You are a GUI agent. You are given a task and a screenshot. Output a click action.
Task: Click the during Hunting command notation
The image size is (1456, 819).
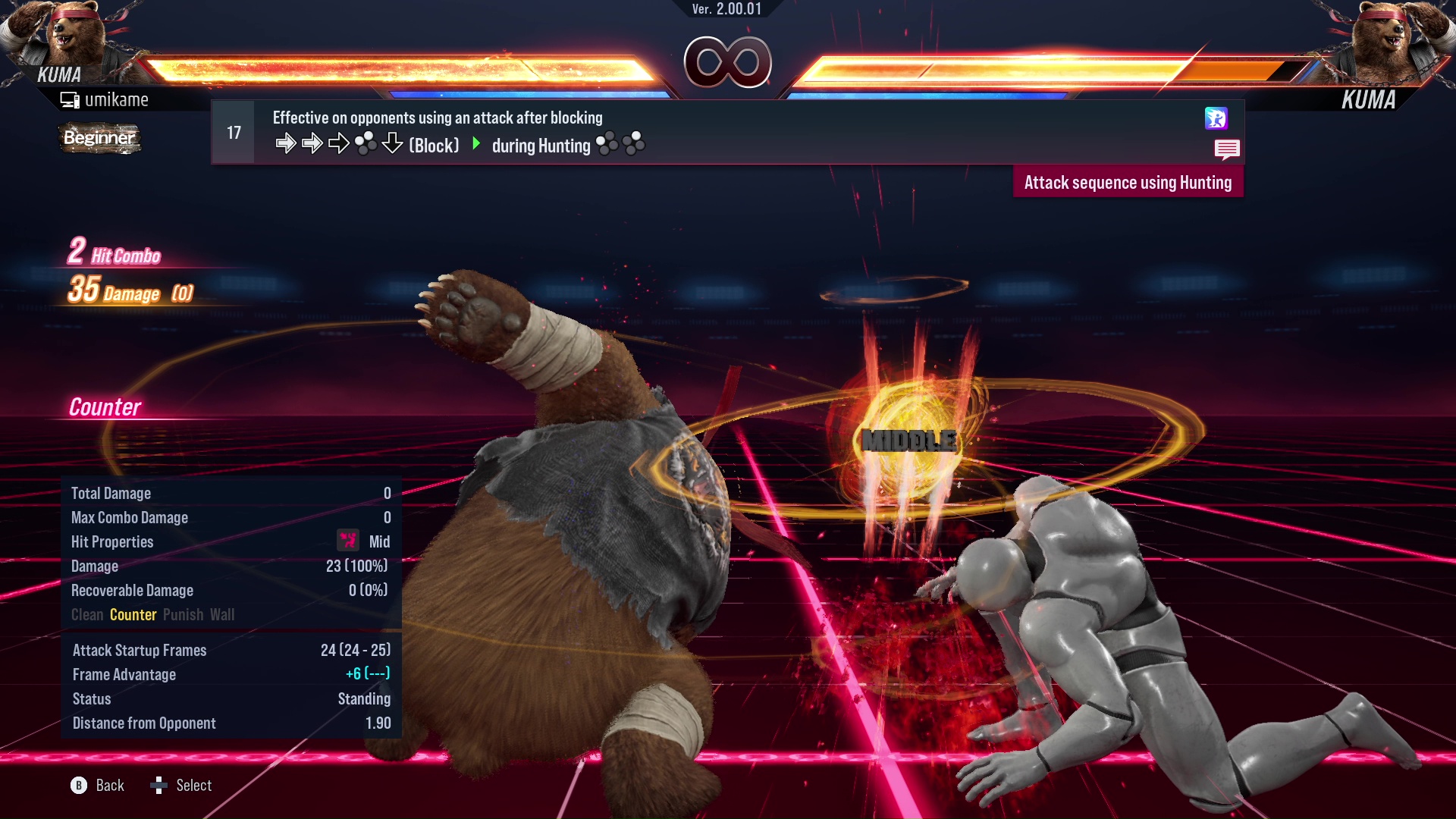[542, 146]
